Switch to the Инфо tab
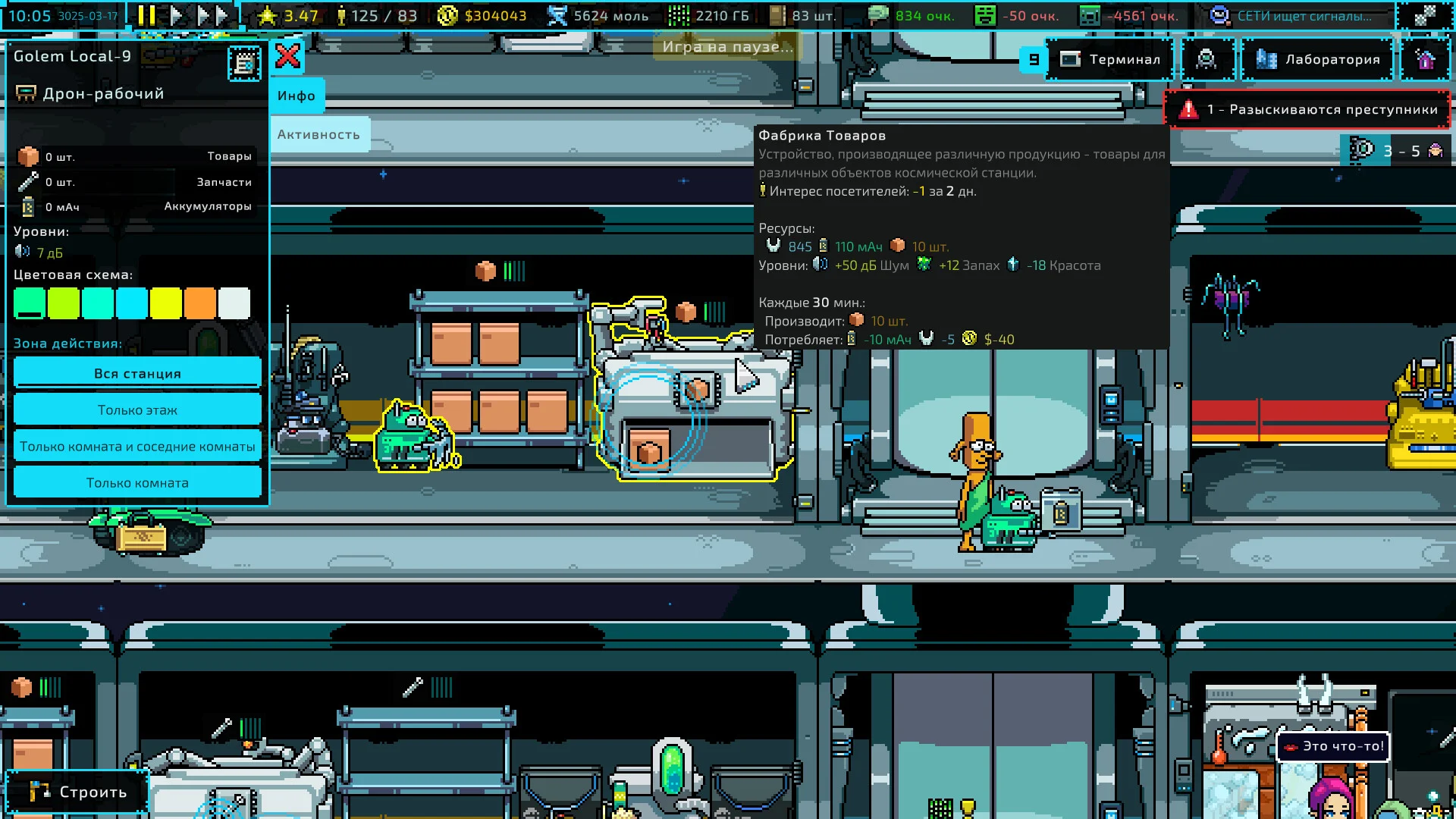Image resolution: width=1456 pixels, height=819 pixels. (x=297, y=96)
